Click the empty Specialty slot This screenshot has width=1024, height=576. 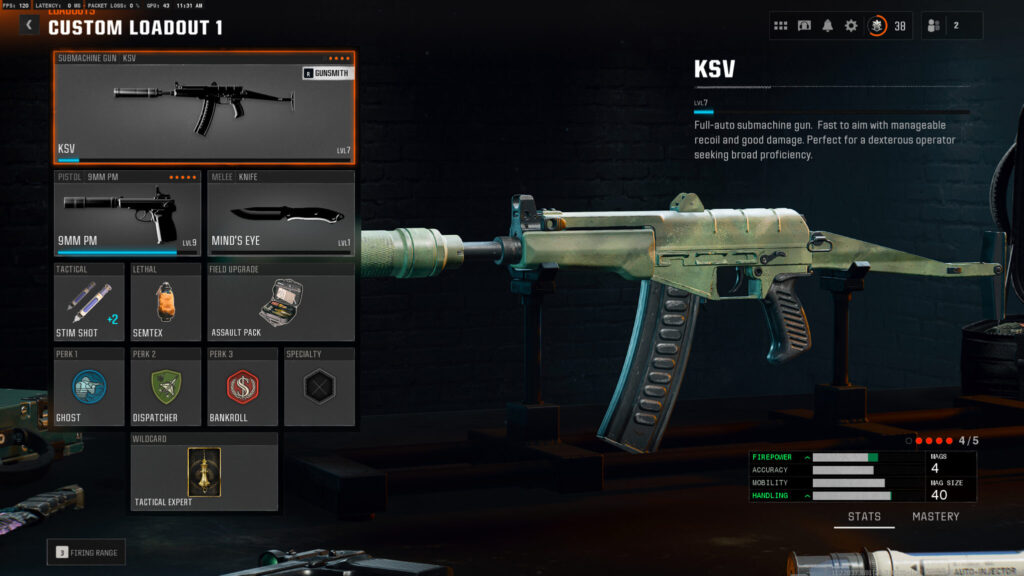[319, 387]
